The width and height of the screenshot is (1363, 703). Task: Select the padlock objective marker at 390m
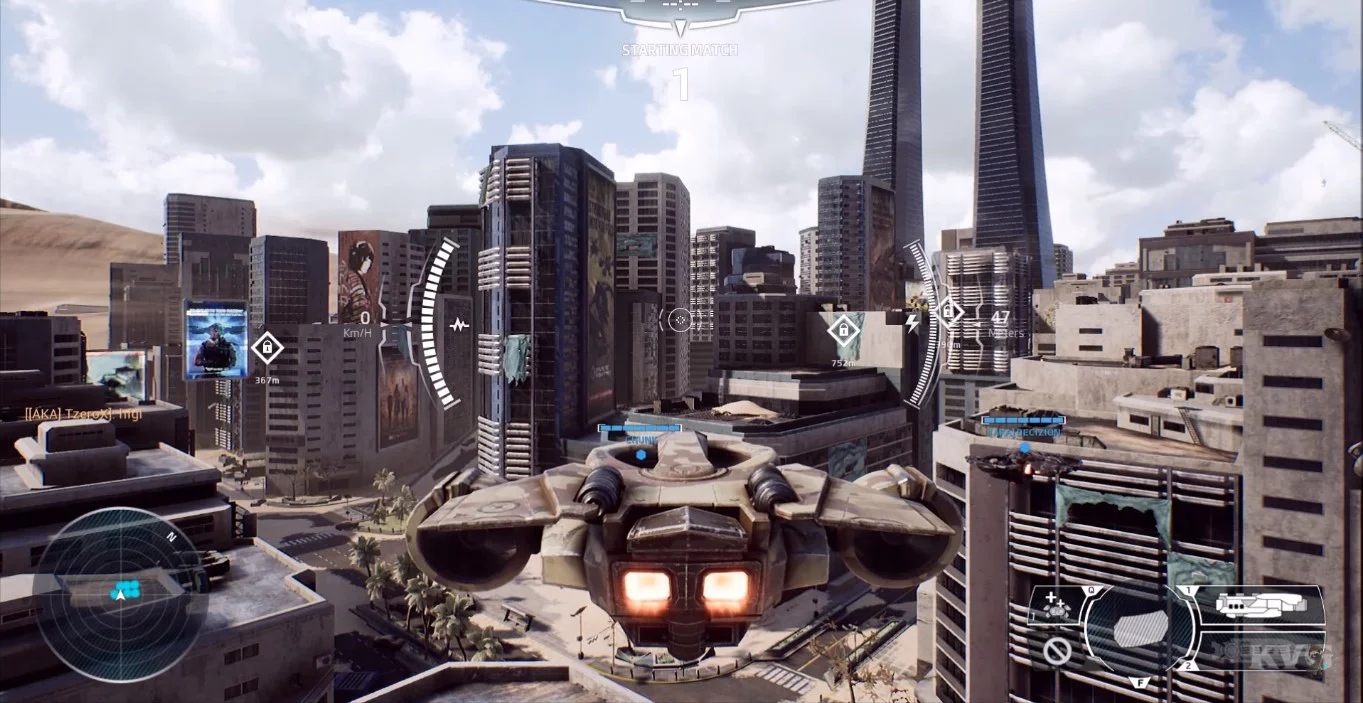pyautogui.click(x=948, y=313)
